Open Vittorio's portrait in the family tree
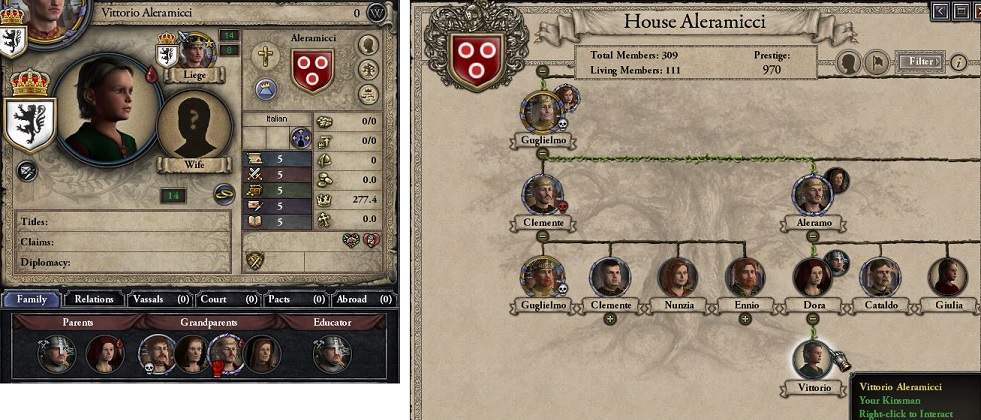Image resolution: width=981 pixels, height=420 pixels. point(812,361)
